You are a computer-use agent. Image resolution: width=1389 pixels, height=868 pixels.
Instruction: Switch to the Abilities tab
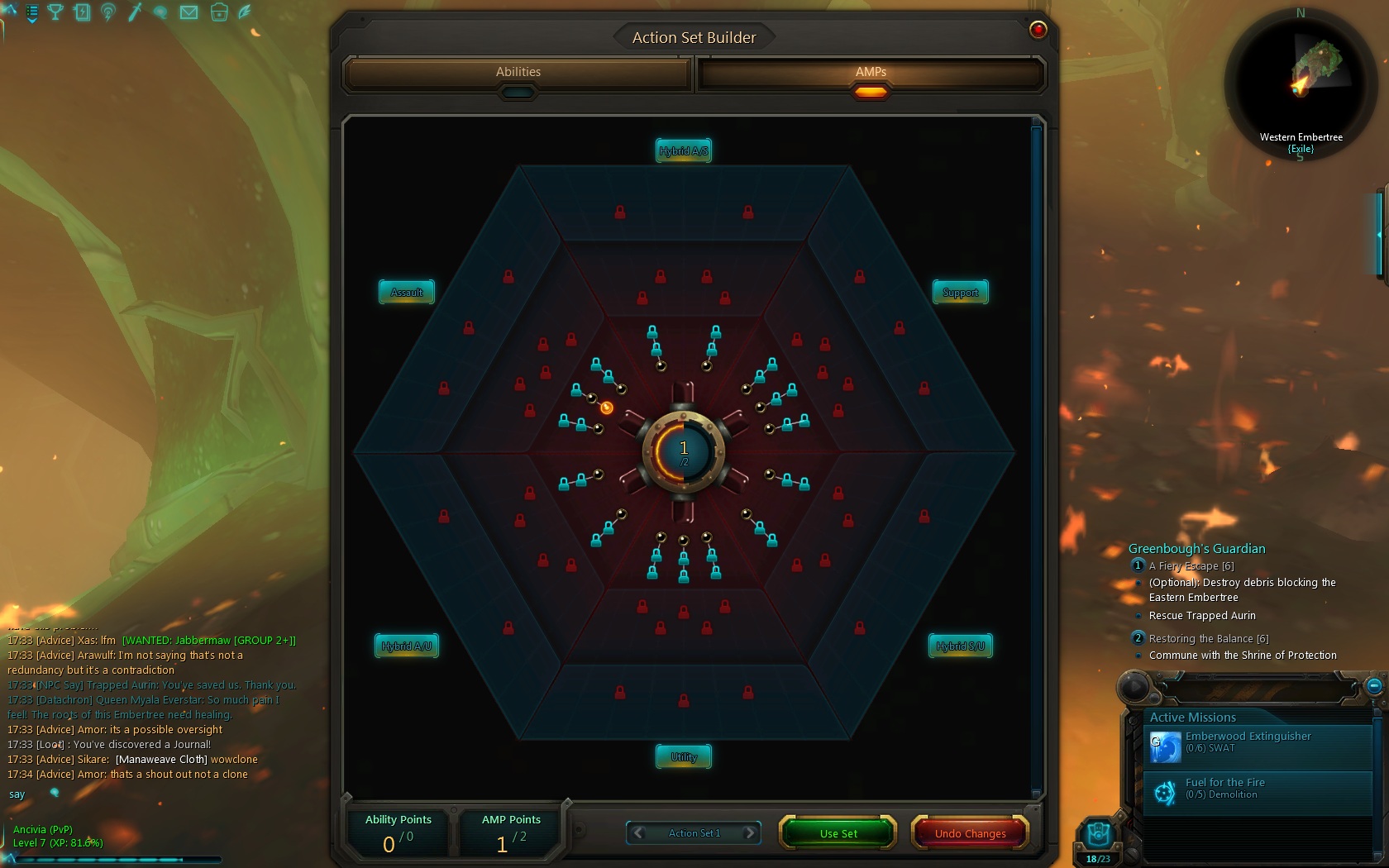[x=518, y=74]
